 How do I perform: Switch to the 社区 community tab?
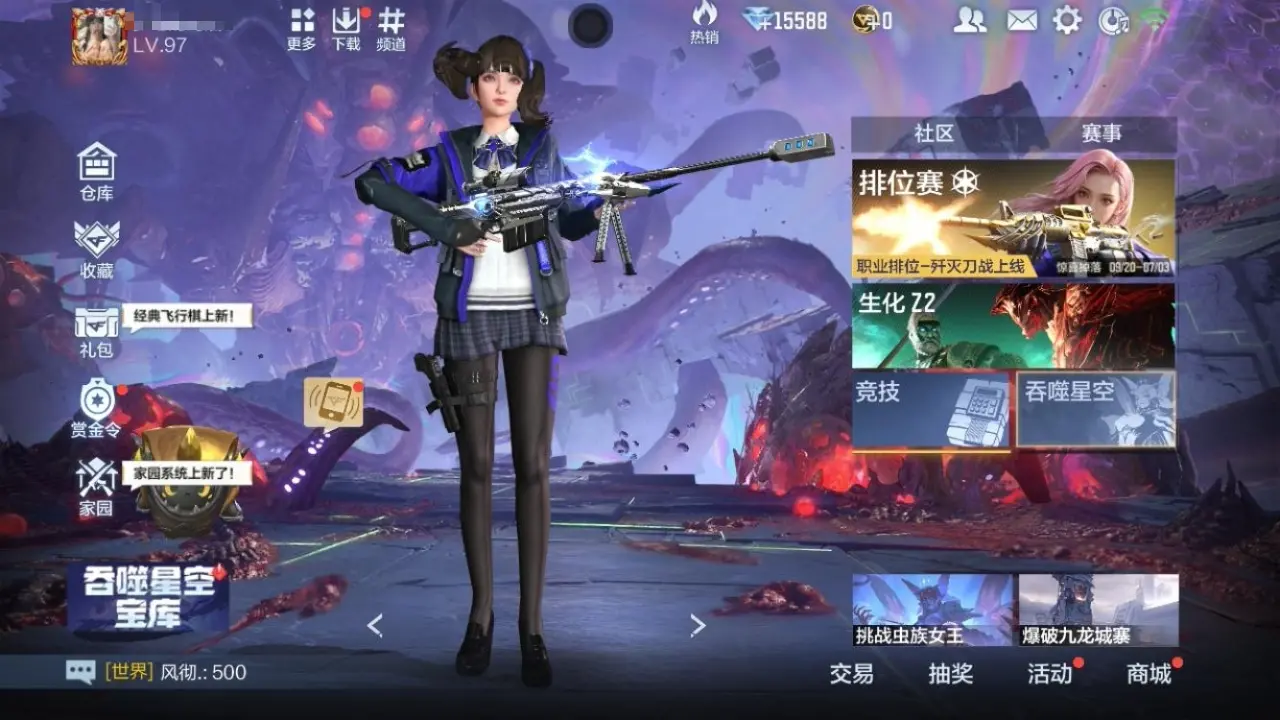(934, 134)
